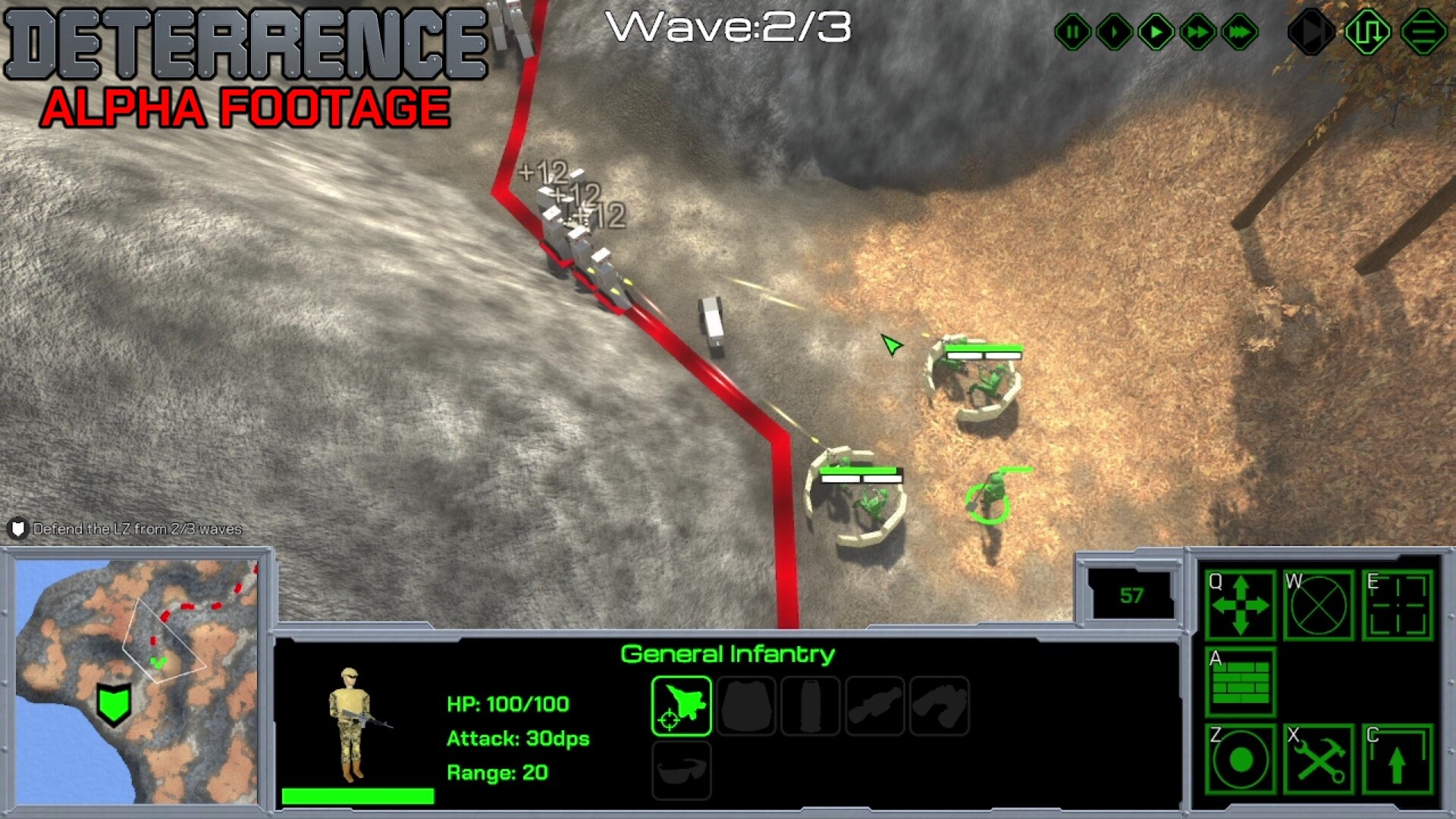Select the highlighted airstrike ability icon
Viewport: 1456px width, 819px height.
pyautogui.click(x=680, y=704)
